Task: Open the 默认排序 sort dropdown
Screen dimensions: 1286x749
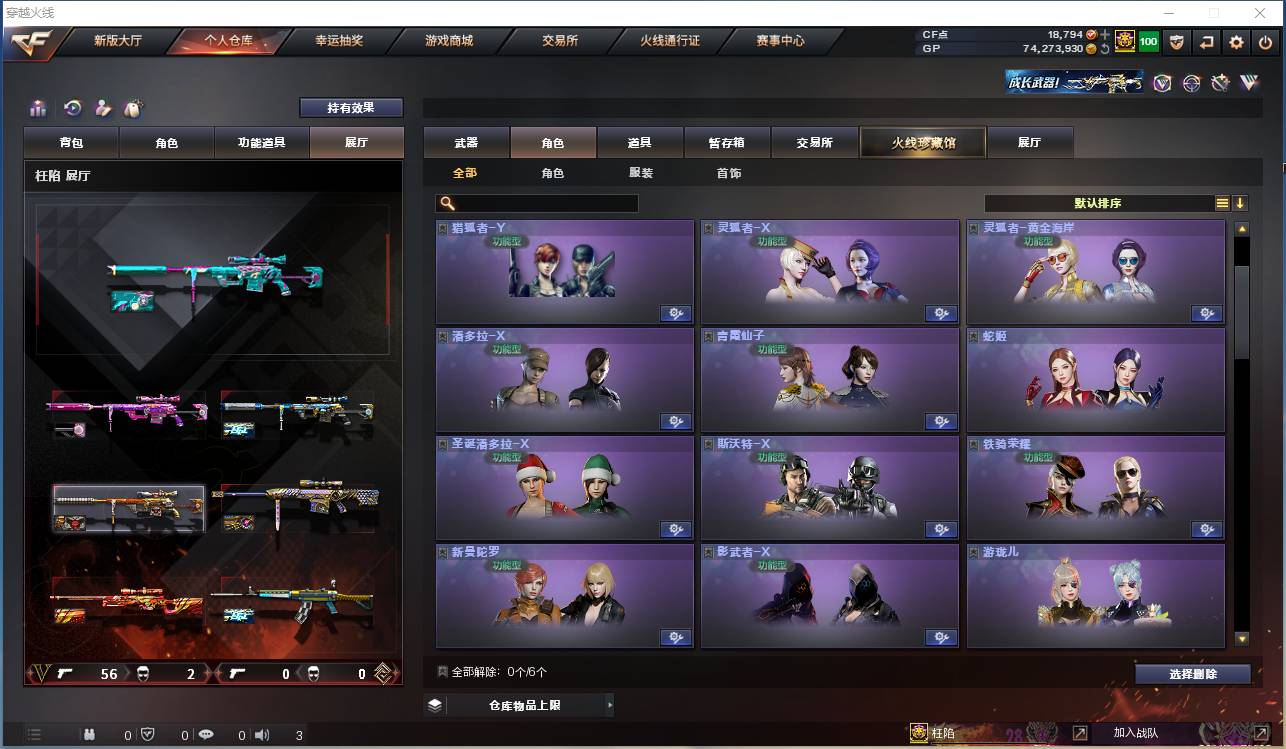Action: [1100, 203]
